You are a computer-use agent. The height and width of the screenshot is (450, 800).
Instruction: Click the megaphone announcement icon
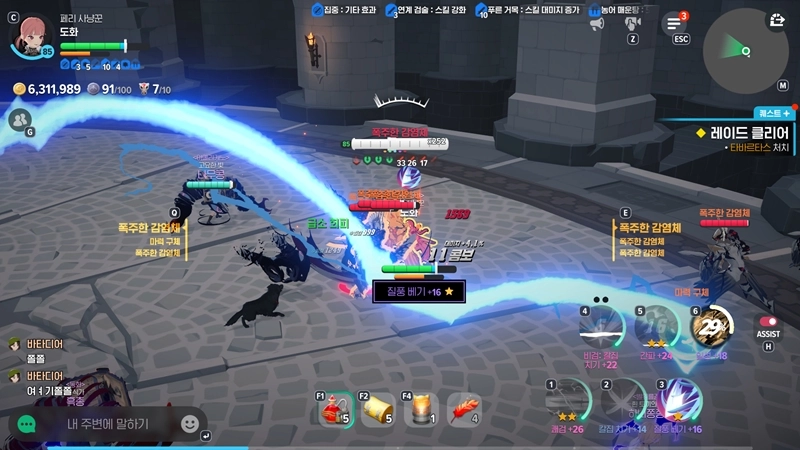597,22
